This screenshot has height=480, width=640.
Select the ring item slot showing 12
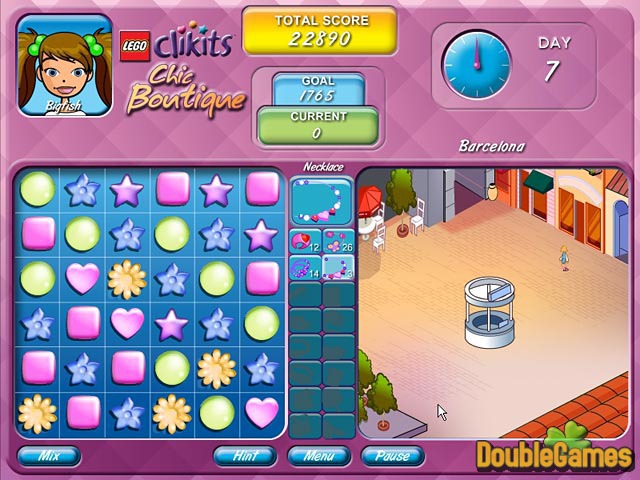pyautogui.click(x=305, y=241)
